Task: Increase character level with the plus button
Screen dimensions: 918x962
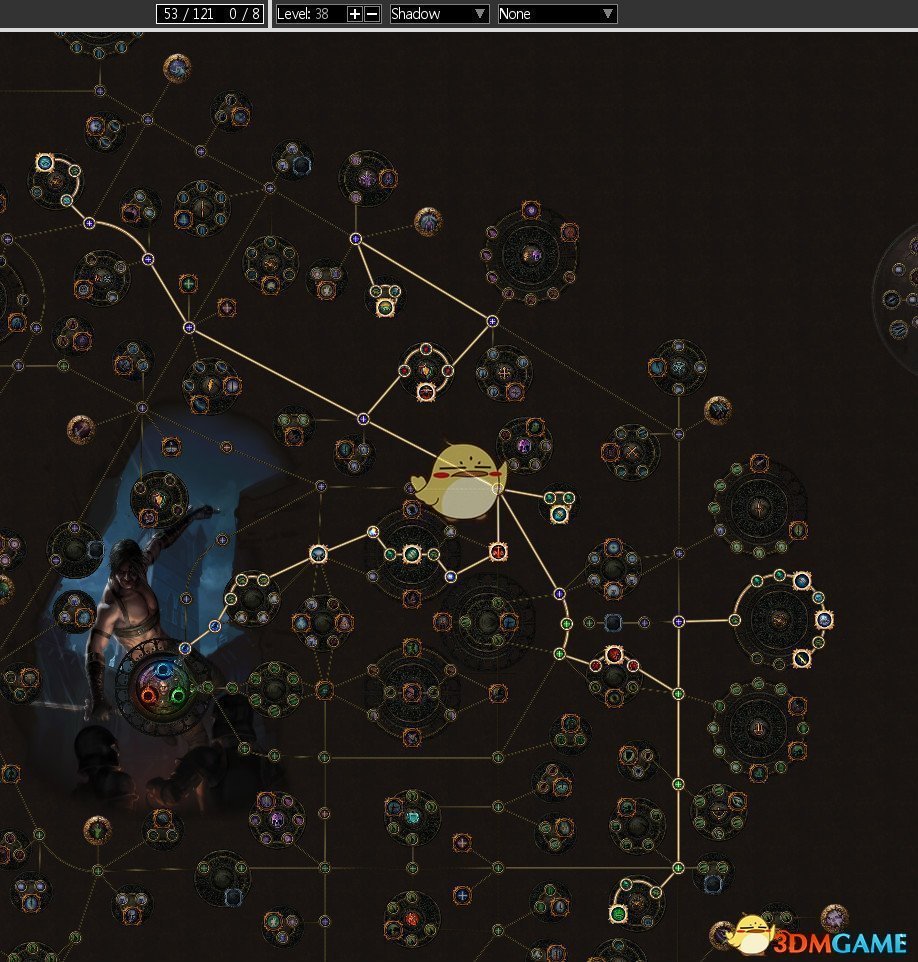Action: [x=354, y=14]
